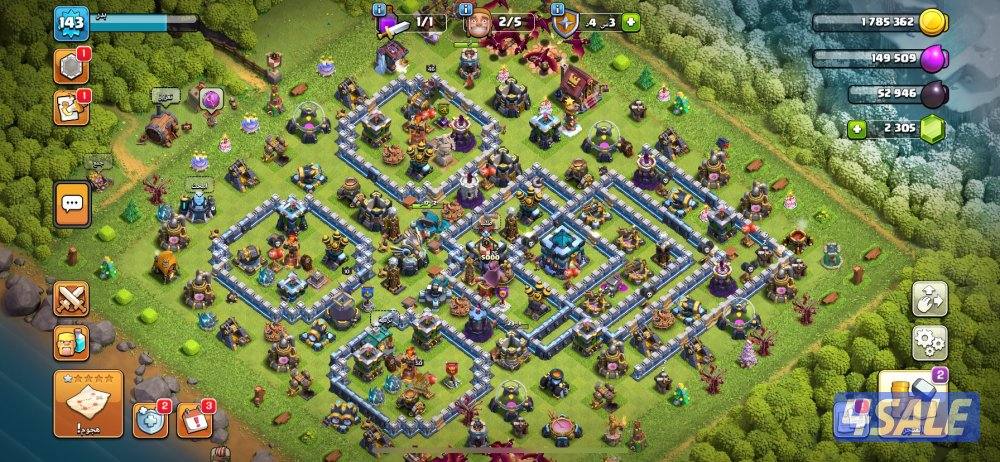Viewport: 1000px width, 462px height.
Task: Open the barbarian army training button
Action: coord(71,340)
